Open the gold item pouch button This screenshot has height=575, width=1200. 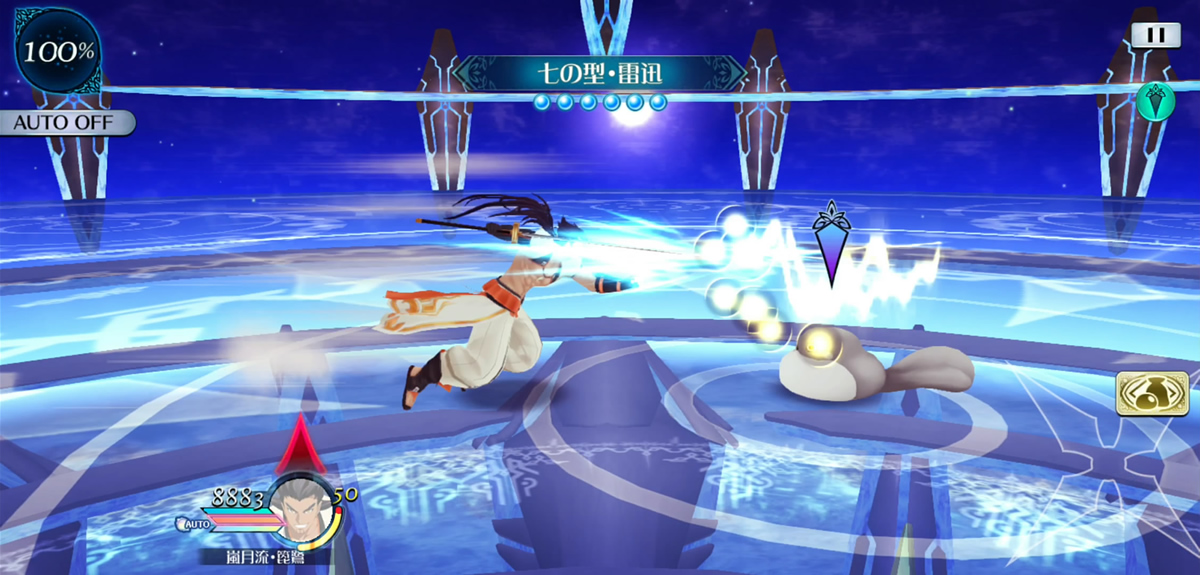click(x=1152, y=393)
